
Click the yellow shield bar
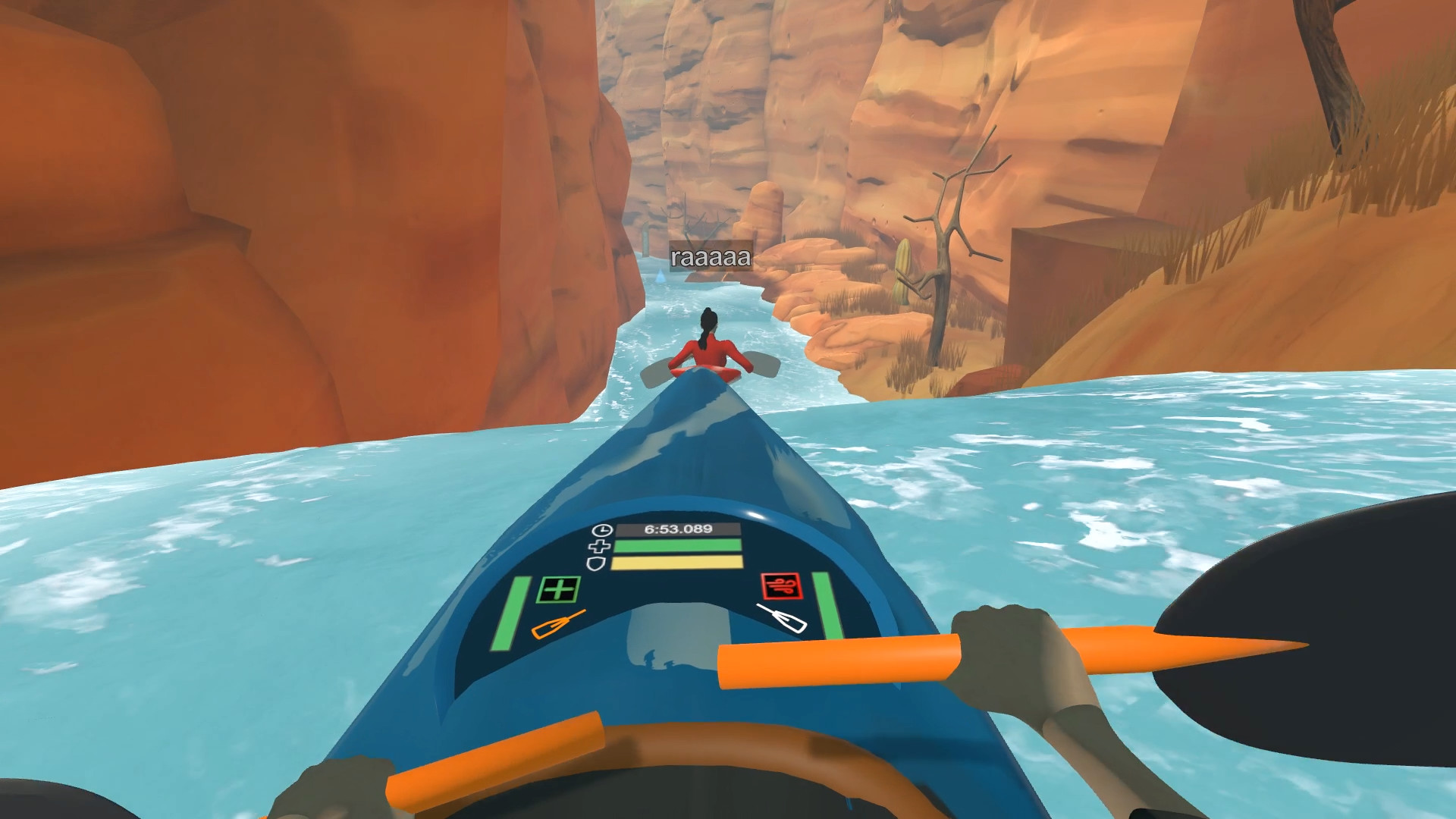click(676, 563)
